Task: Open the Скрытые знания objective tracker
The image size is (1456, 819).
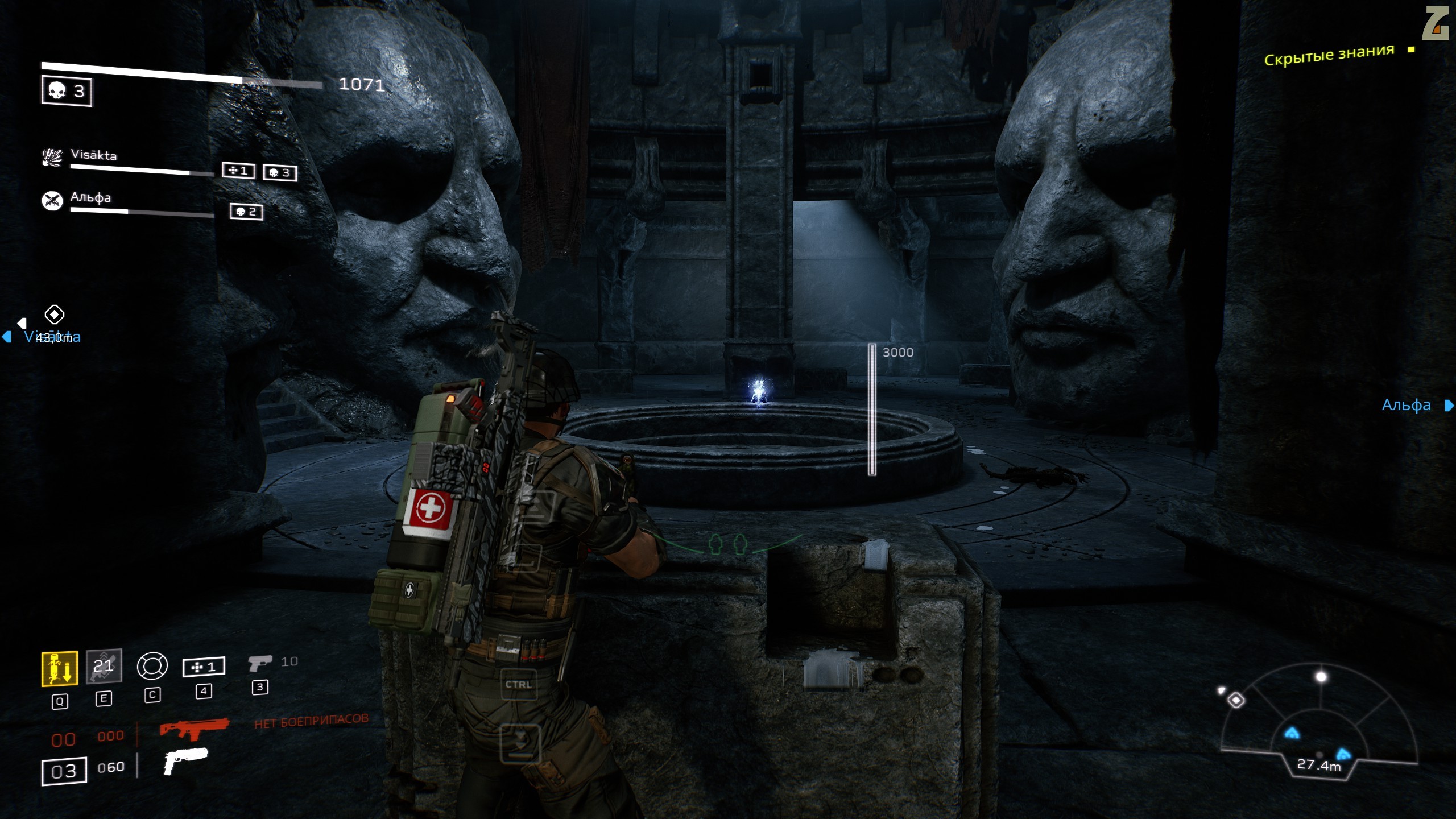Action: (x=1329, y=55)
